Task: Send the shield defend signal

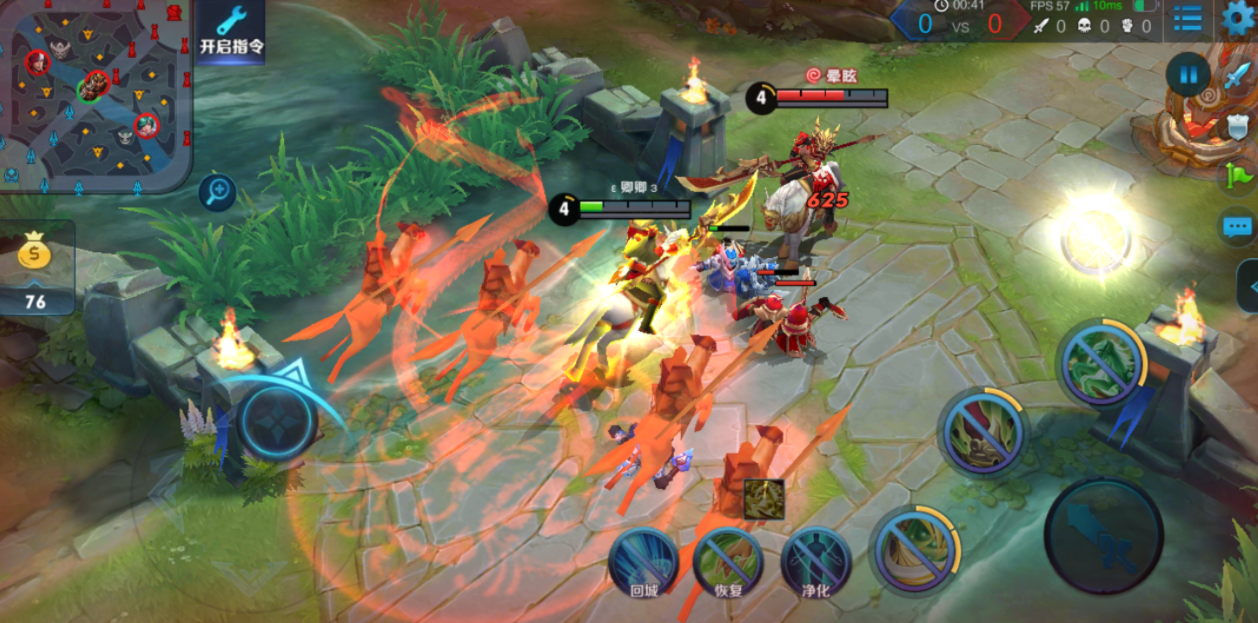Action: (x=1238, y=127)
